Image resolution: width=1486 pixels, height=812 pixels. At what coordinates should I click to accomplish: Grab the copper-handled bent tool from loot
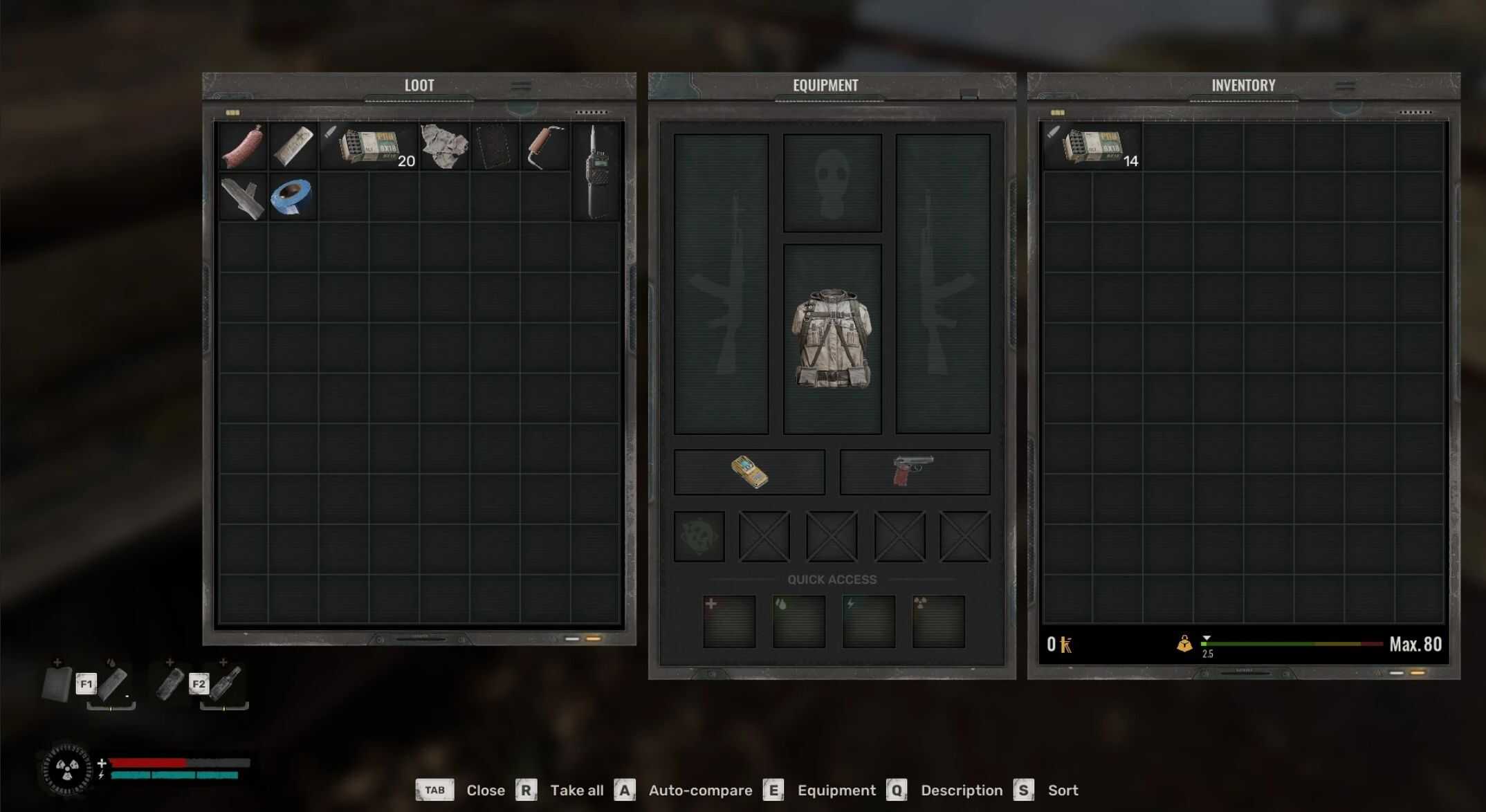545,147
